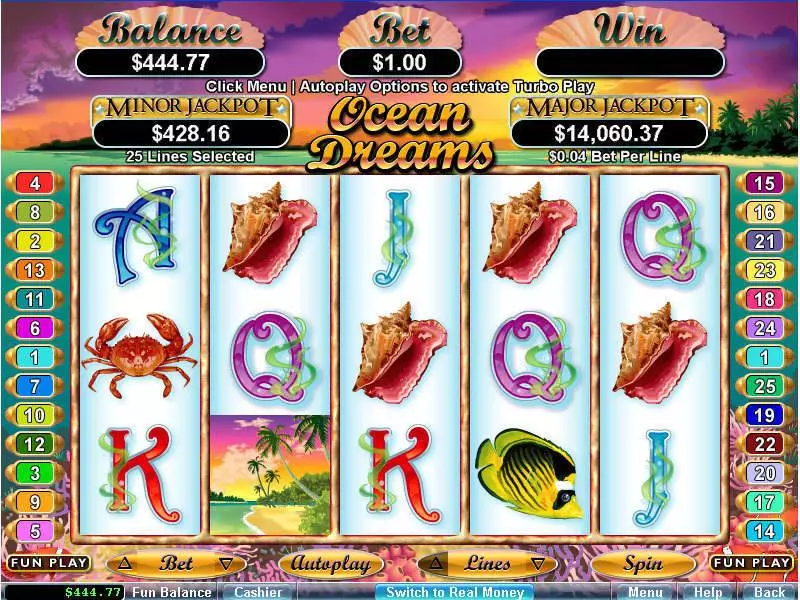Spin the reels with the Spin button
This screenshot has height=600, width=800.
click(643, 564)
